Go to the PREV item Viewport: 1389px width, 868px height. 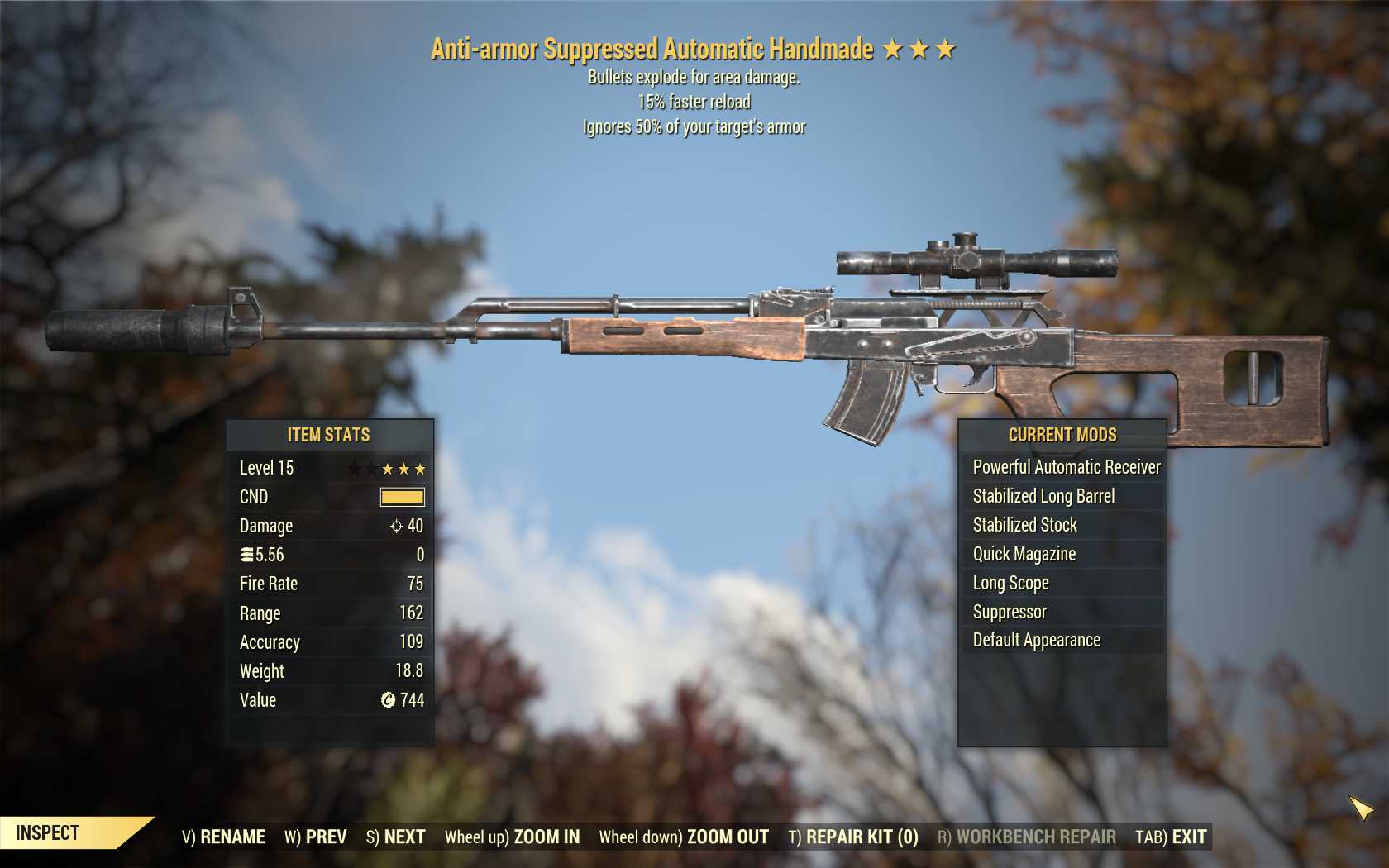point(316,837)
